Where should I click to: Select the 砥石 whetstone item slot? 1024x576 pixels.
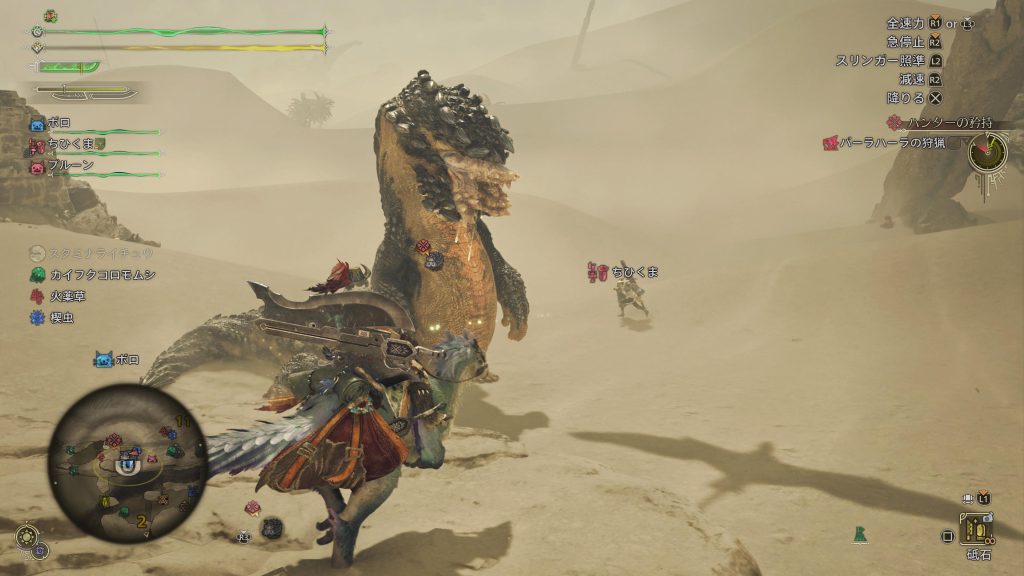977,528
